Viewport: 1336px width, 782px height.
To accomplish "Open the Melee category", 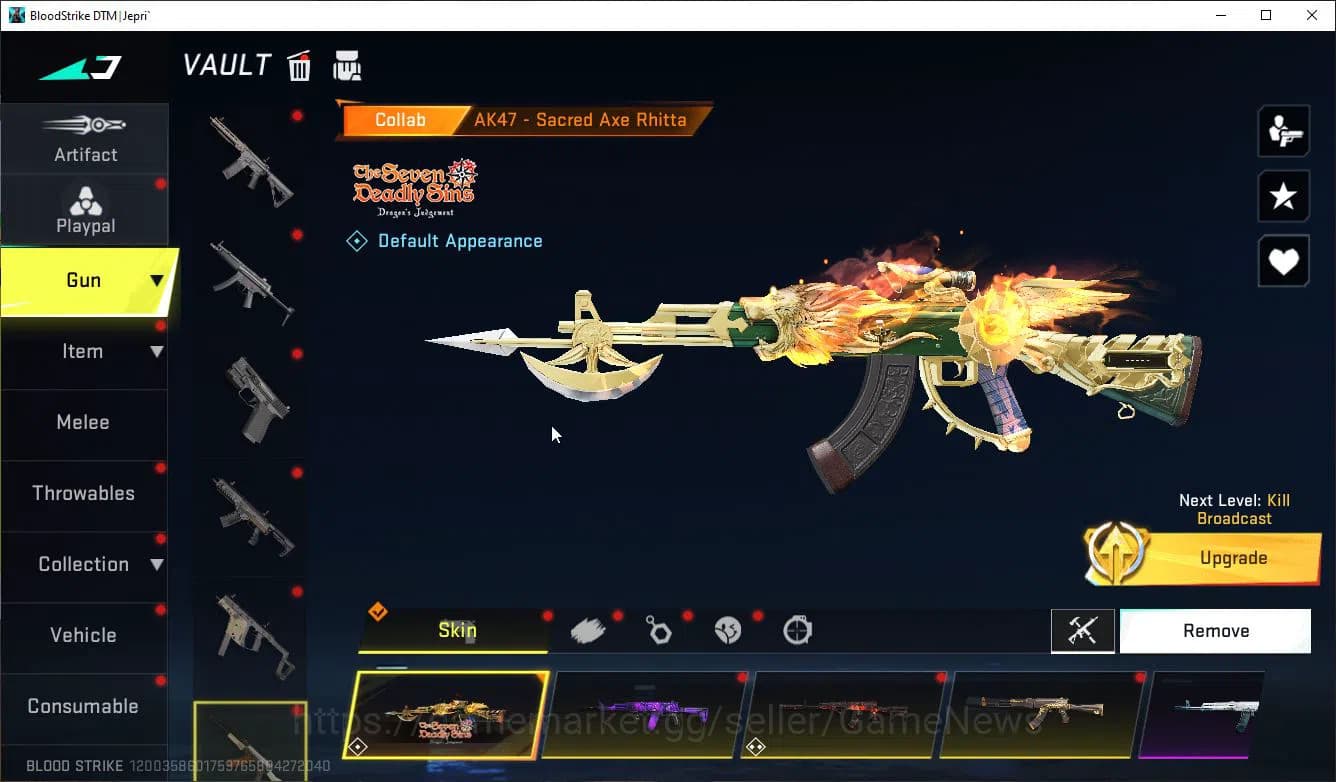I will [x=83, y=422].
